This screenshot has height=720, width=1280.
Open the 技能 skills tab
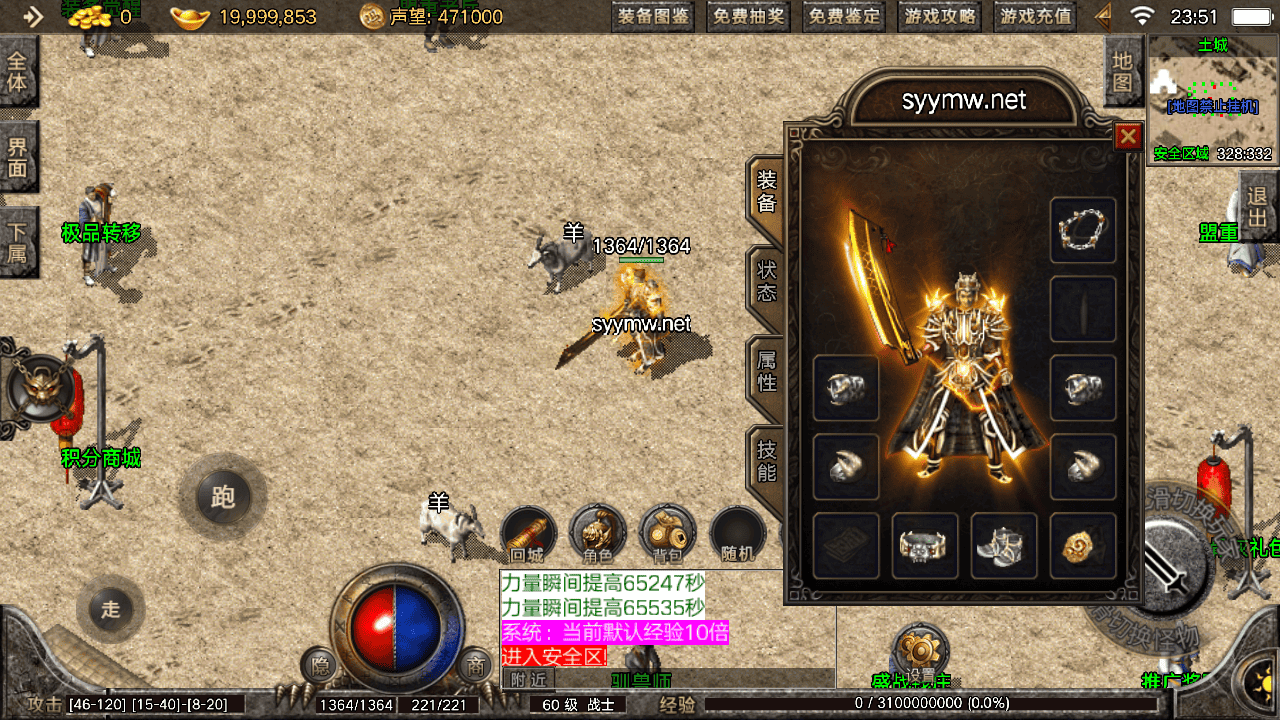766,460
